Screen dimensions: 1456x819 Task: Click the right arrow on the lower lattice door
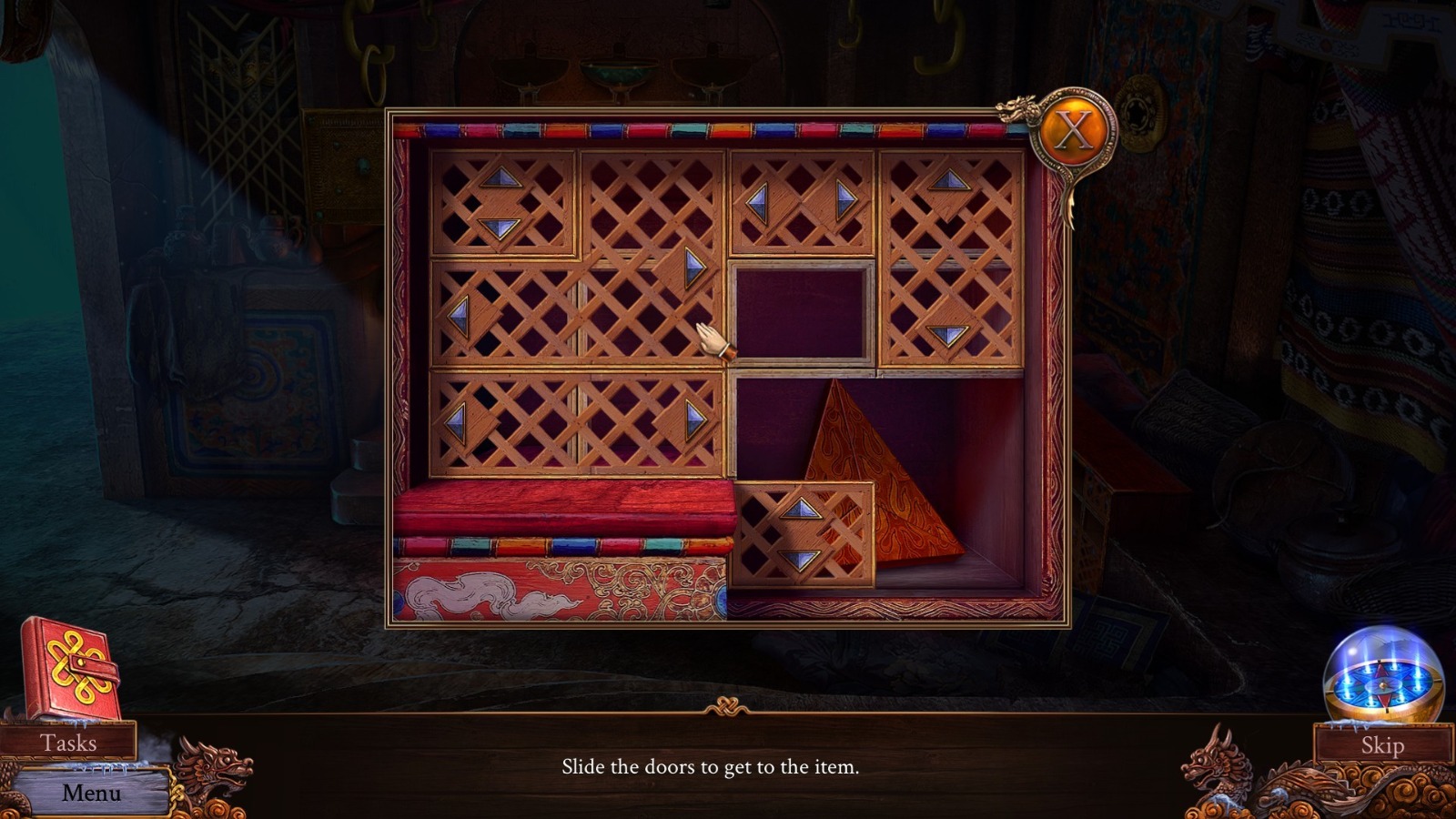693,419
